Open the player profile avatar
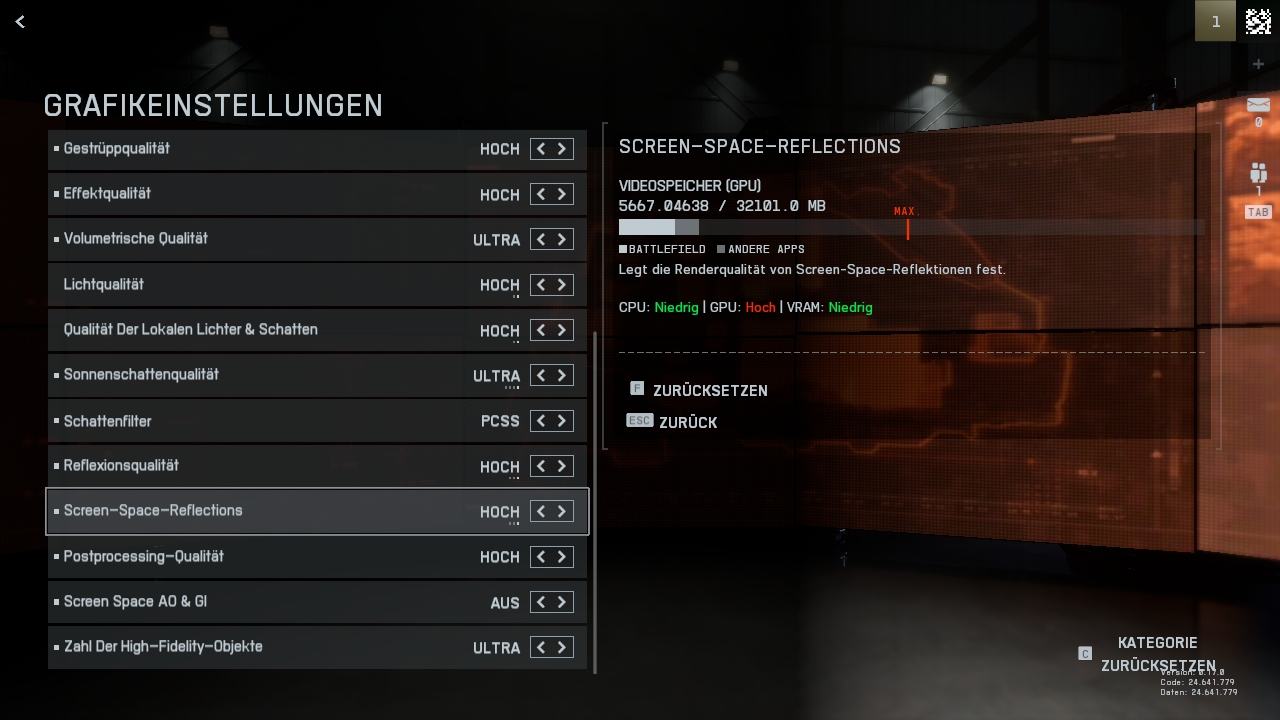 (1258, 21)
